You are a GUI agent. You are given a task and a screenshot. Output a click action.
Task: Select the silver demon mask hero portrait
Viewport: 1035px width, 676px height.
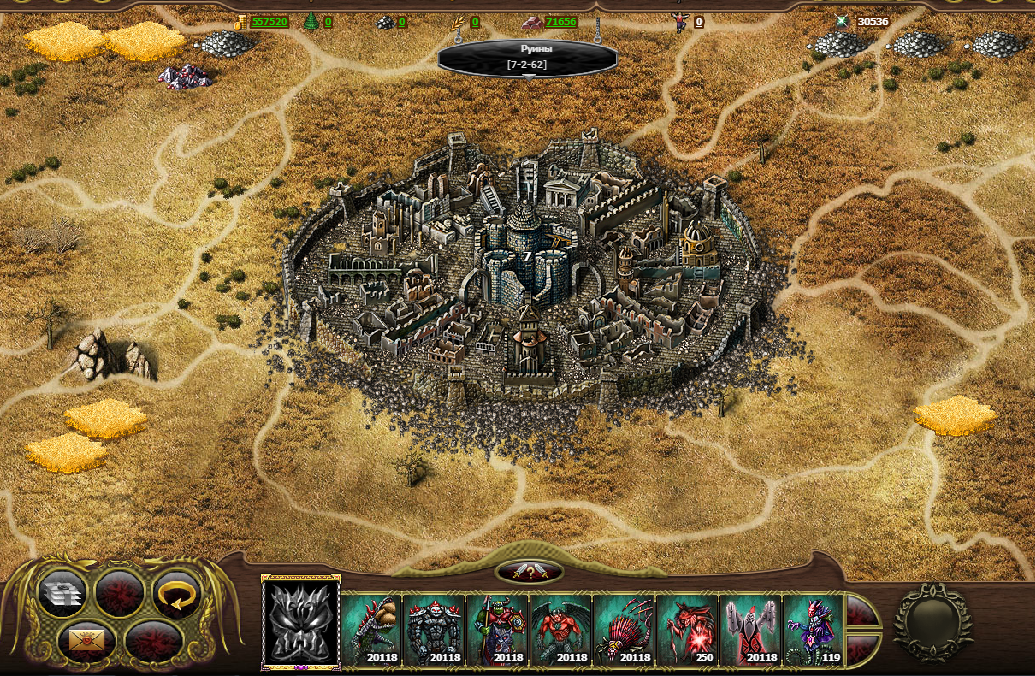(301, 622)
